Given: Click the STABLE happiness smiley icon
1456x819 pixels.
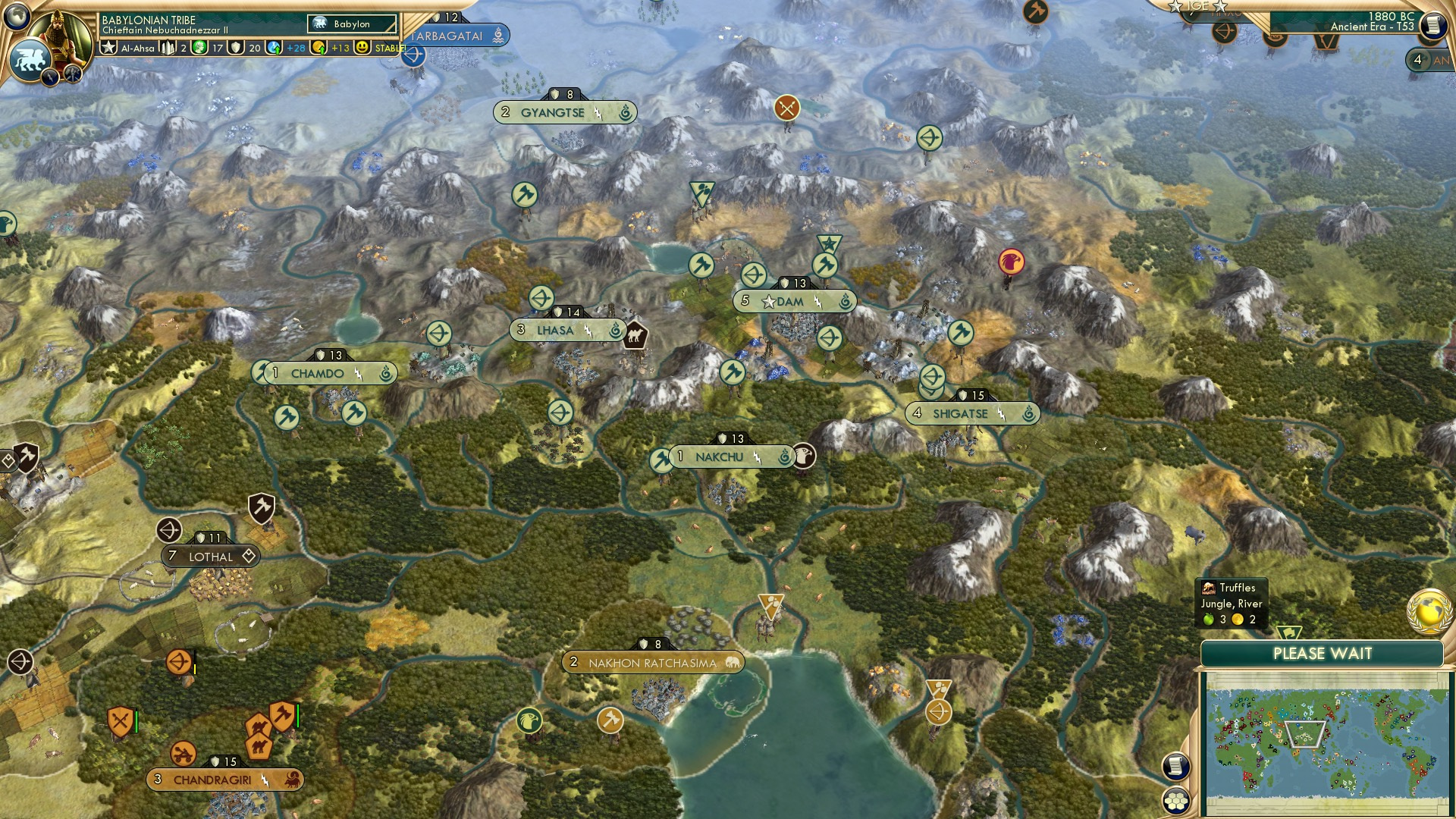Looking at the screenshot, I should [x=362, y=48].
